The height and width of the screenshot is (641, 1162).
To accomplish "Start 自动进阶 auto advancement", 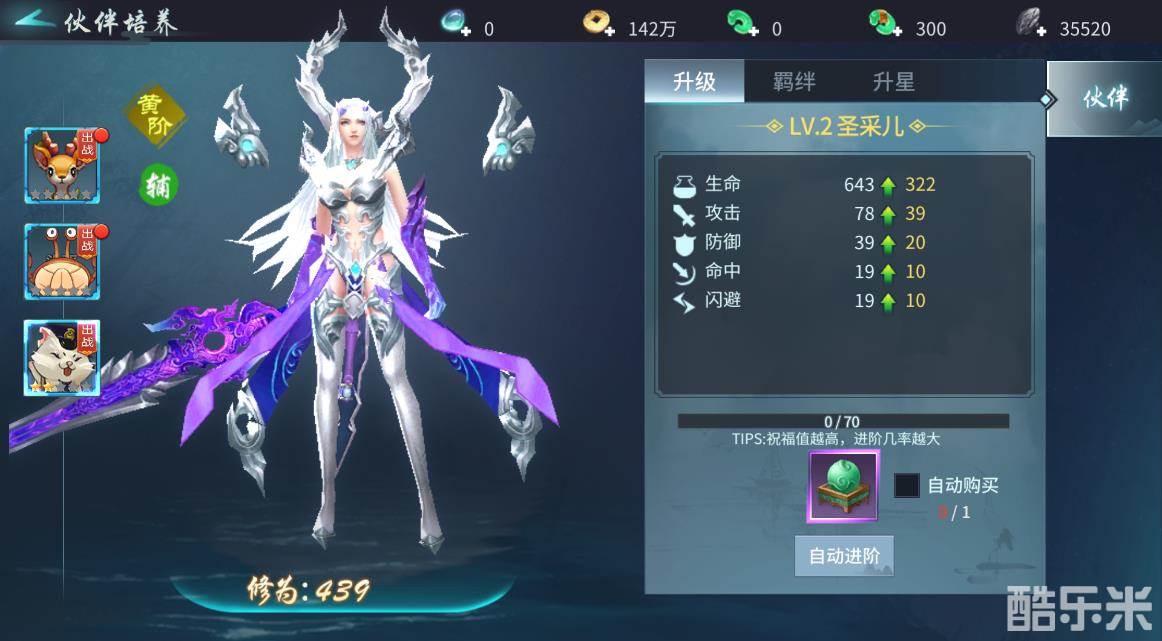I will pyautogui.click(x=844, y=556).
